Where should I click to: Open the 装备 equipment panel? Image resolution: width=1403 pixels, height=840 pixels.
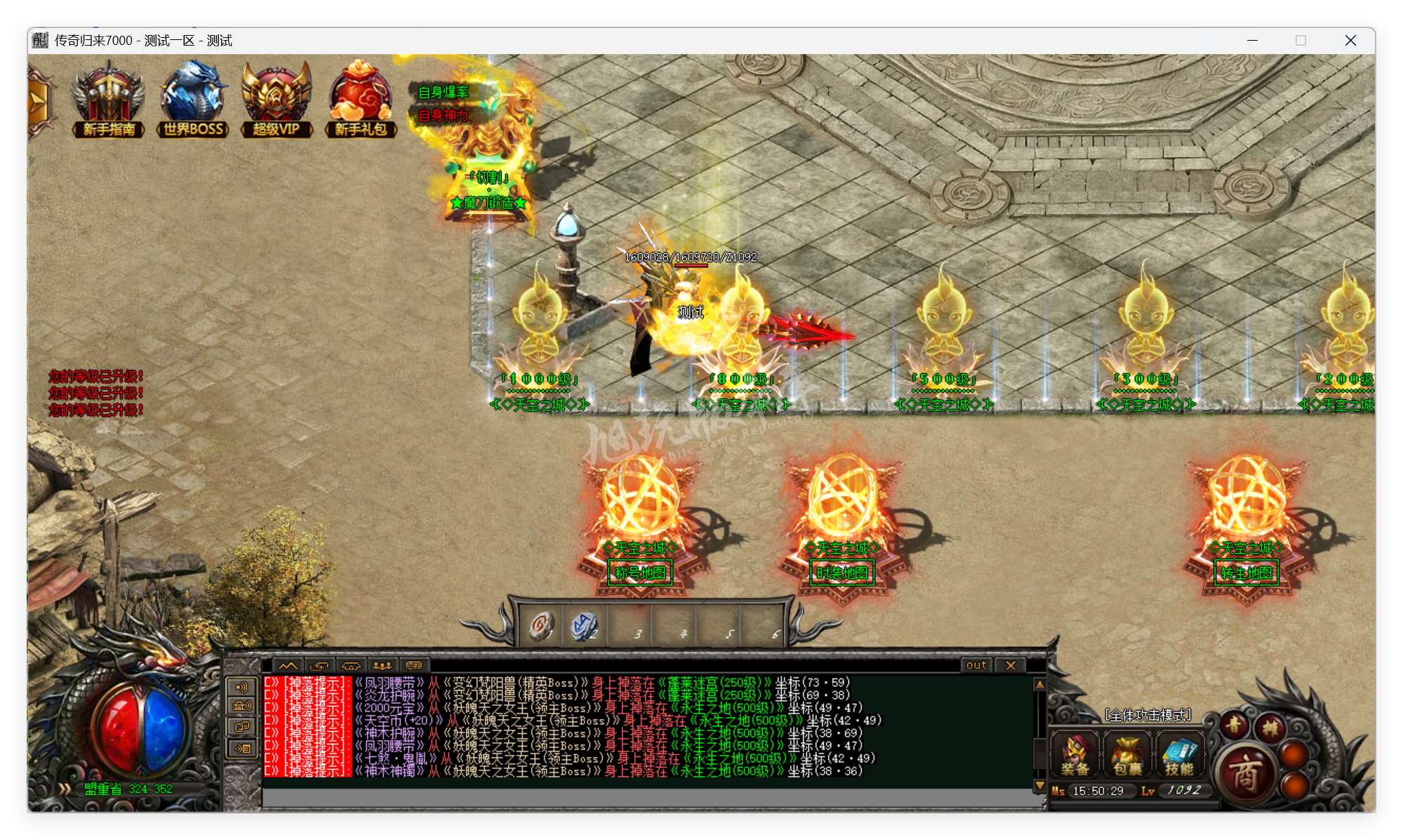click(x=1075, y=754)
